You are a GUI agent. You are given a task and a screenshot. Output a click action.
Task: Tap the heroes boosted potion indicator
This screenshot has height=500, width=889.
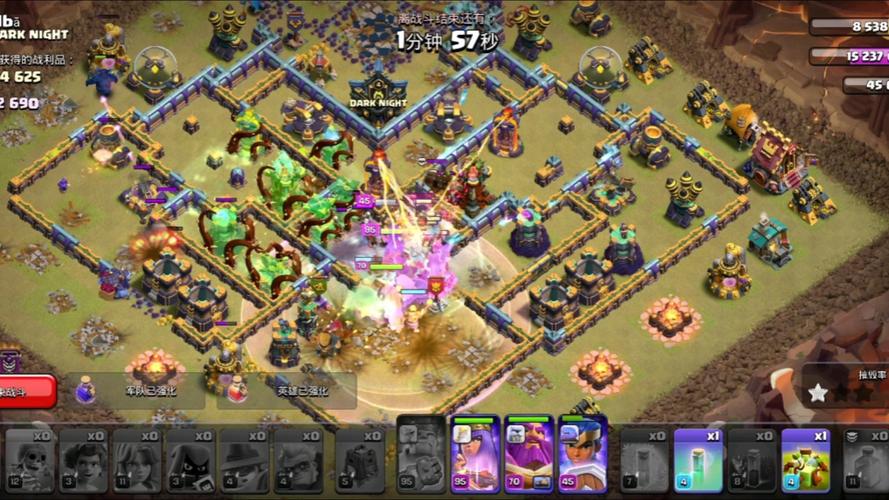click(290, 390)
